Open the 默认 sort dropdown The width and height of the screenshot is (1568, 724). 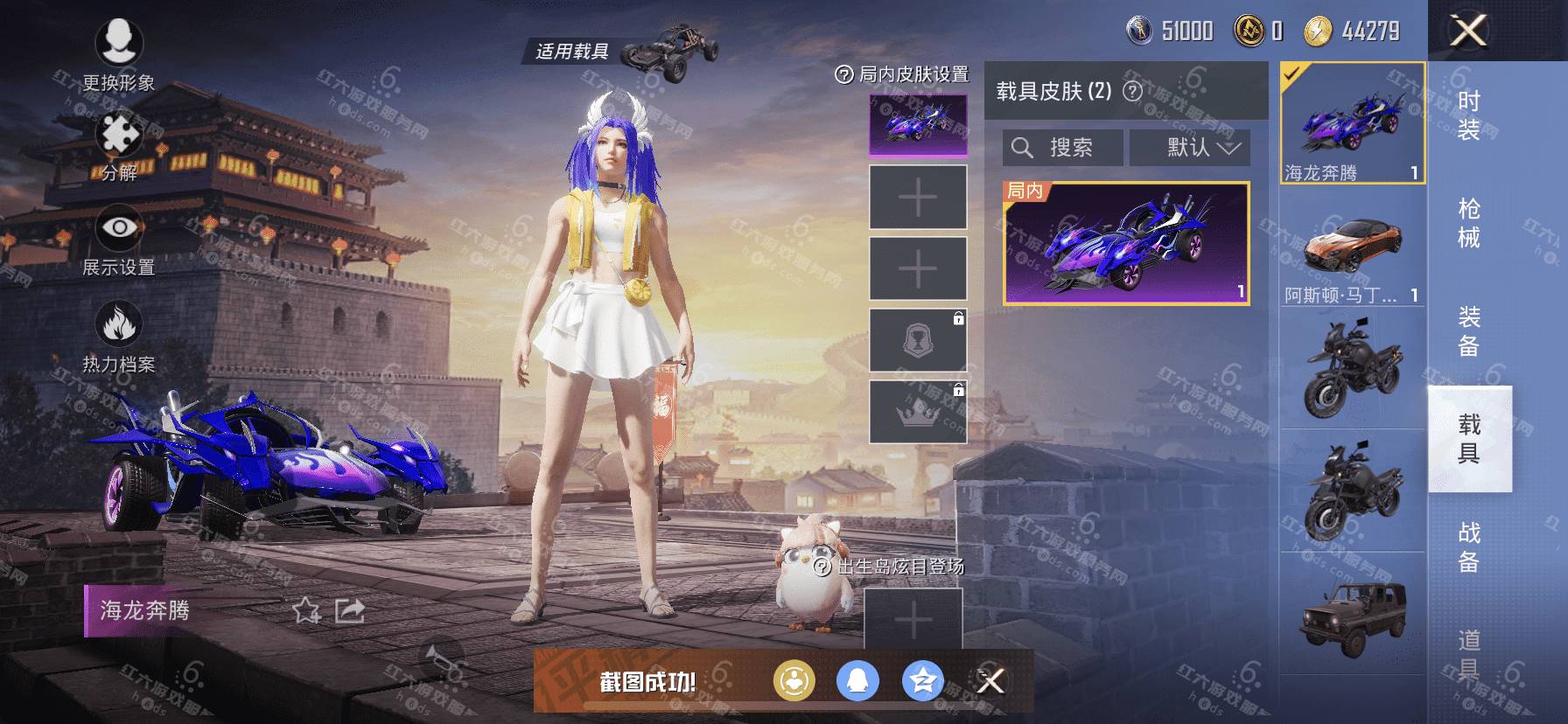1189,148
